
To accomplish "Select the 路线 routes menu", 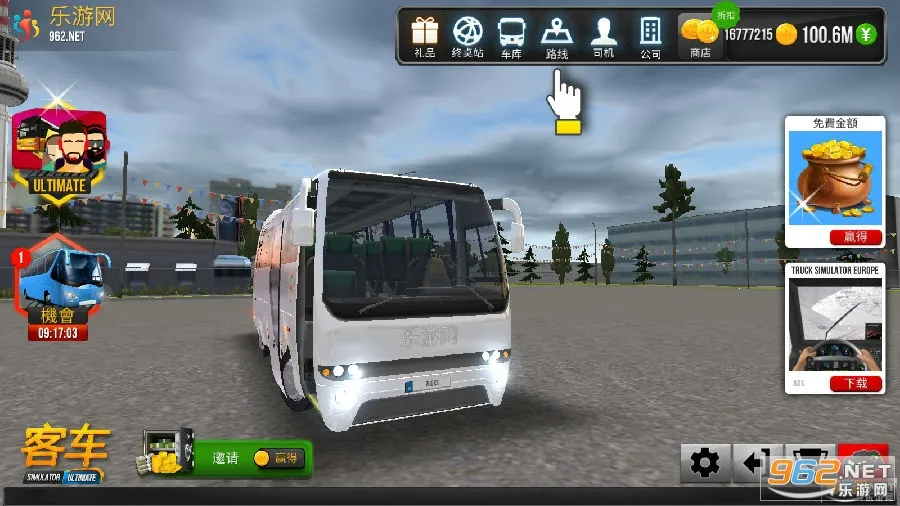I will [x=556, y=36].
